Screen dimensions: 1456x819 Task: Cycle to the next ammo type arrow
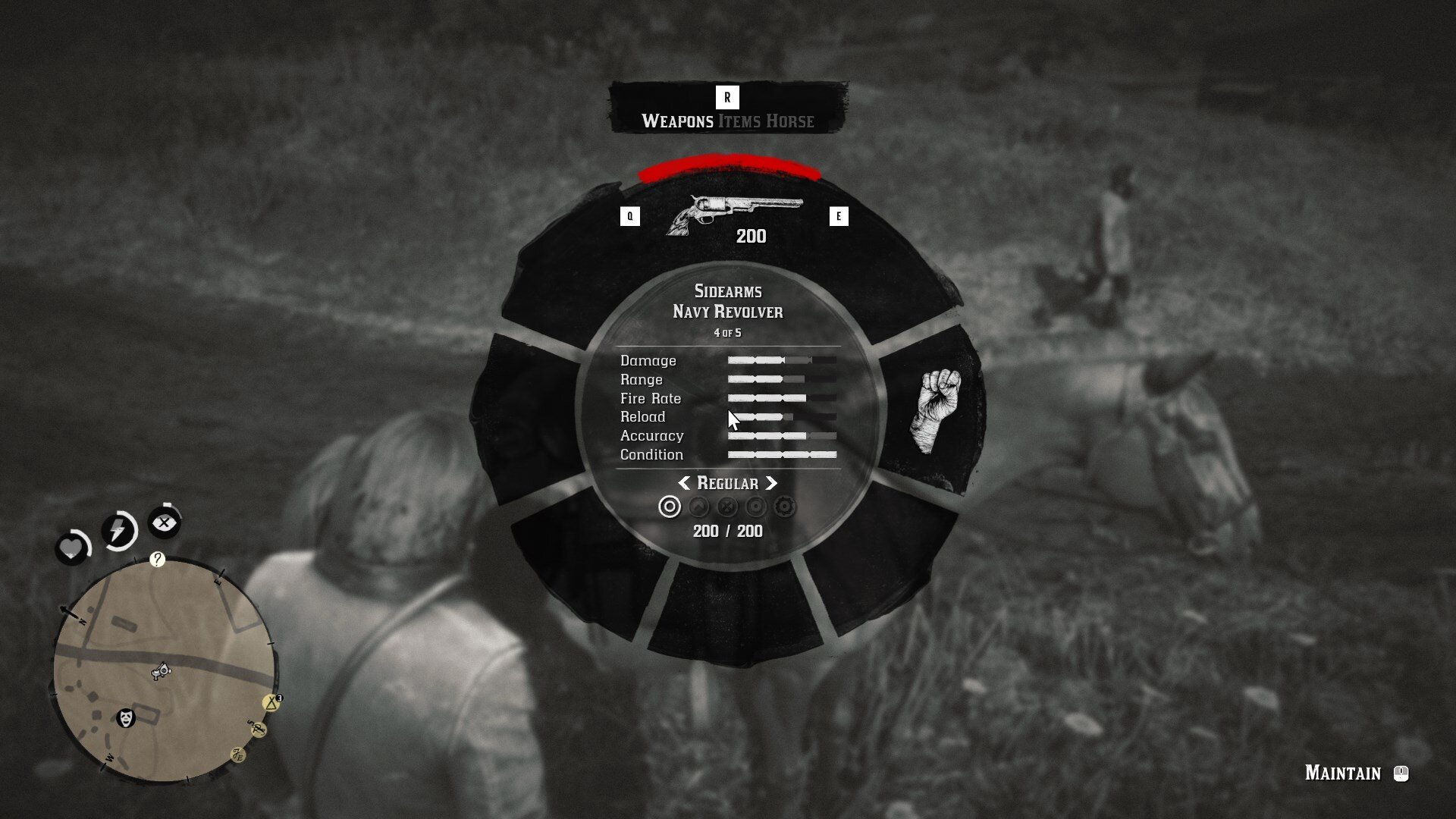tap(771, 483)
